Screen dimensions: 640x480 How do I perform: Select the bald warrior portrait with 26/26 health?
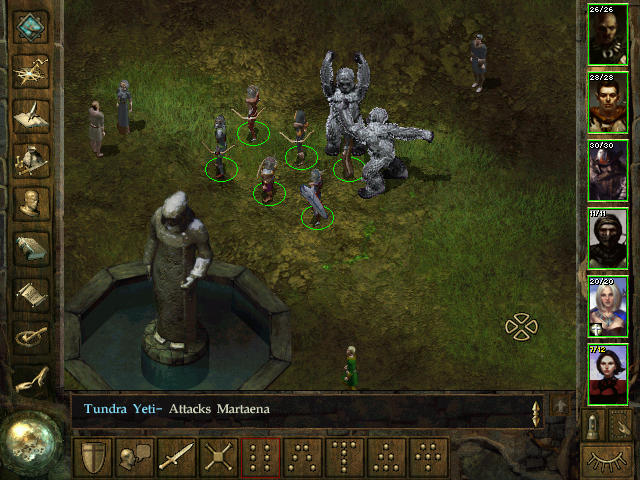coord(607,39)
